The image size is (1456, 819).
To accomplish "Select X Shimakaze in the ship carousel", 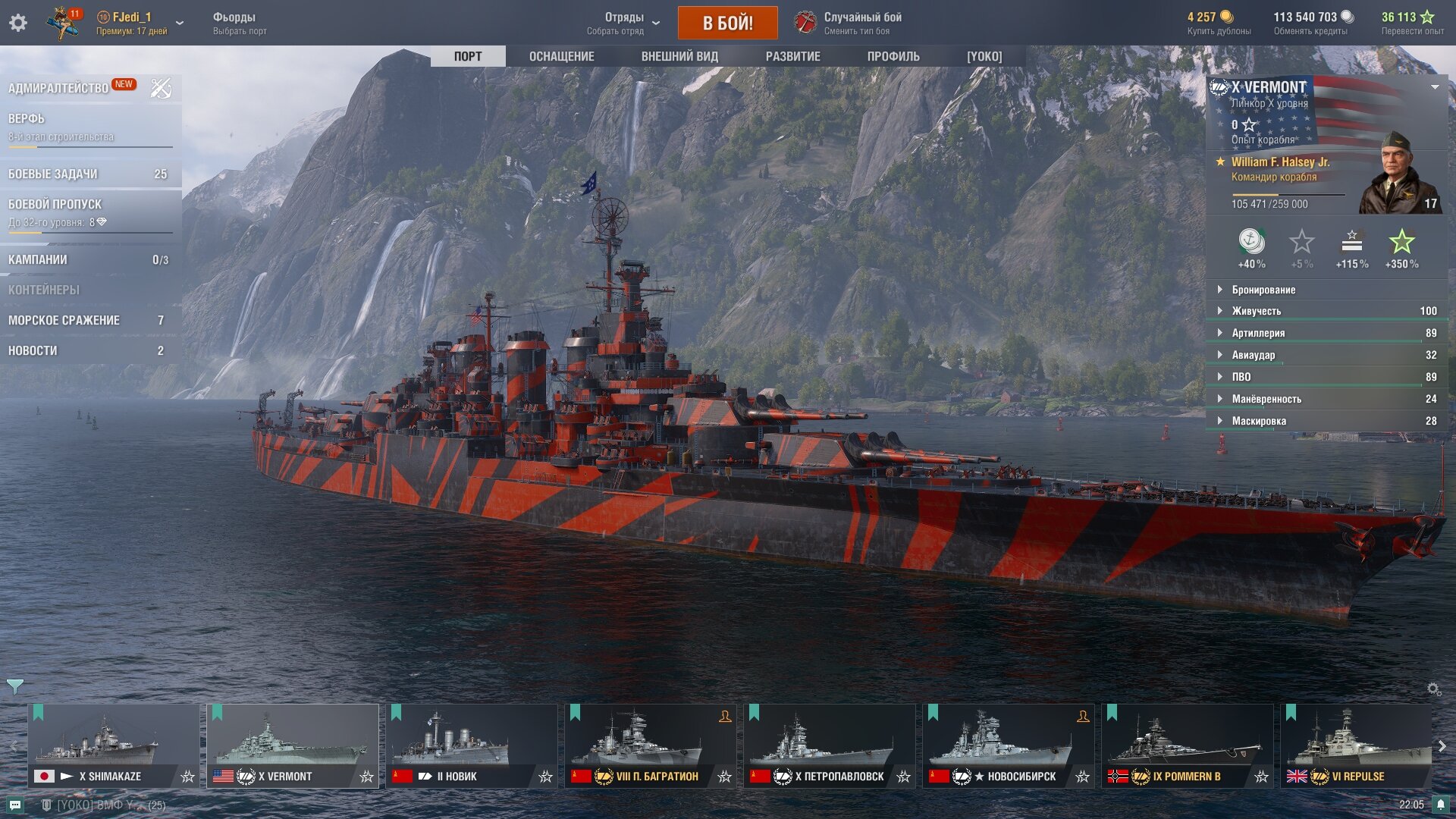I will coord(114,745).
